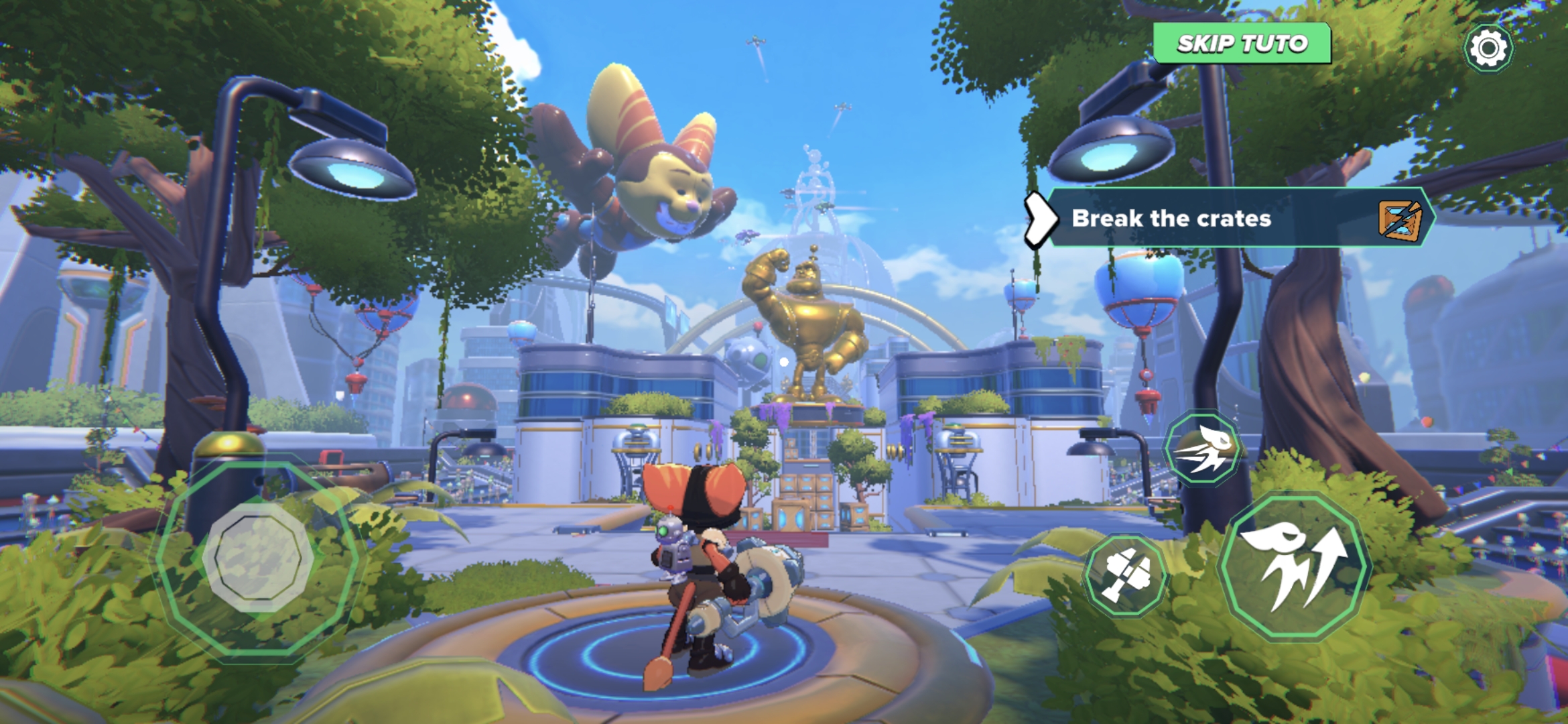Open the gear settings menu

coord(1488,48)
